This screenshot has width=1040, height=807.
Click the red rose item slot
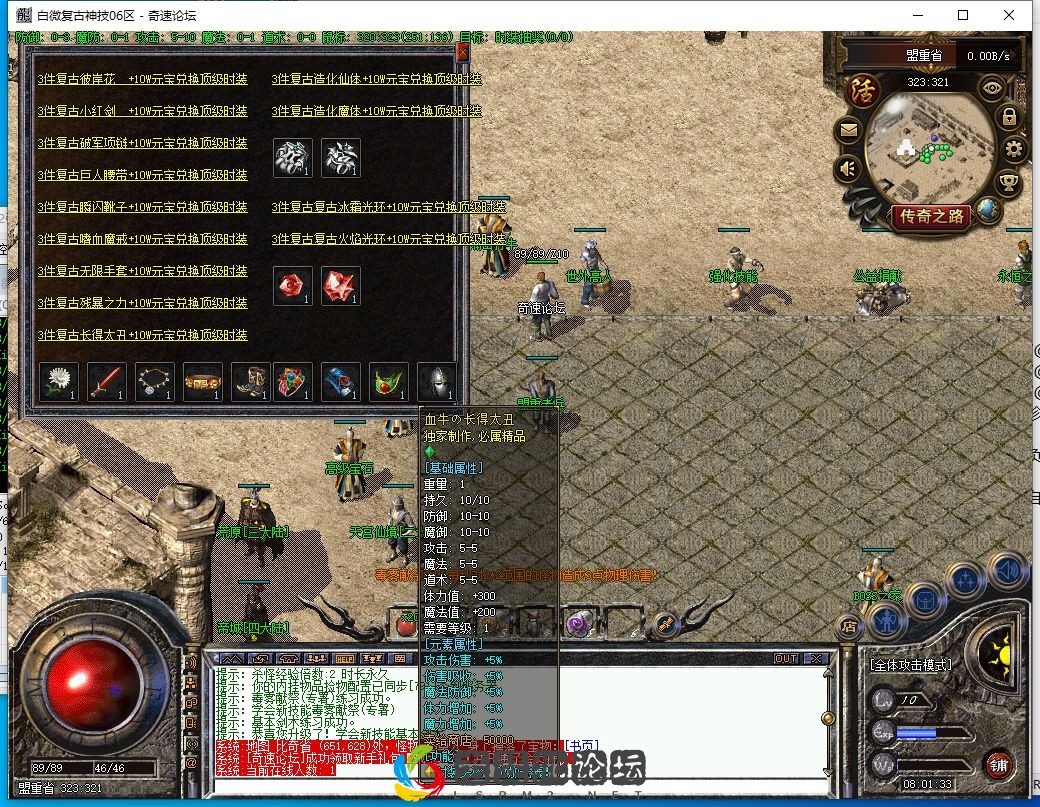click(x=292, y=285)
